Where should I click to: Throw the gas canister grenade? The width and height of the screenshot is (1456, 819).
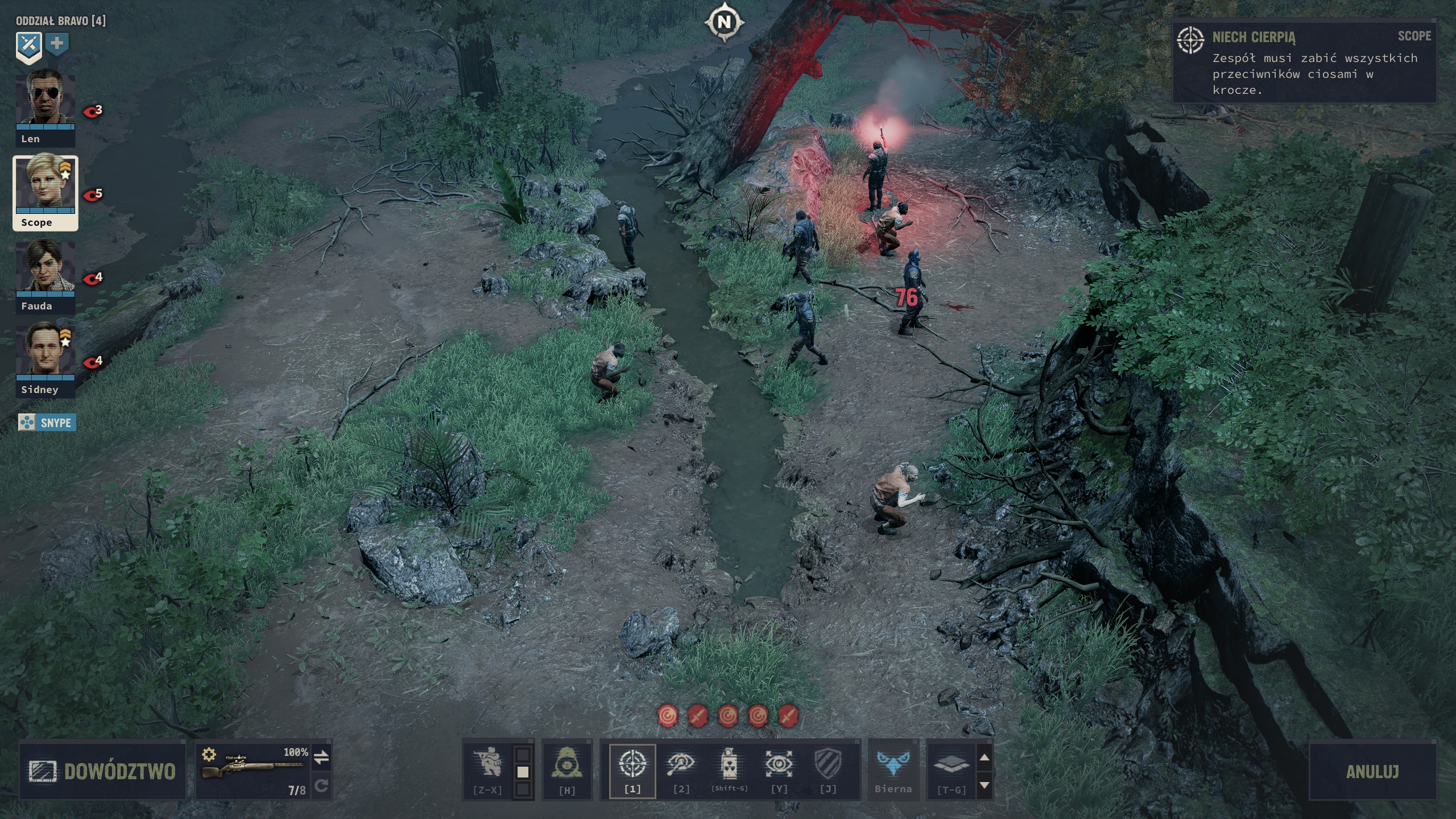tap(730, 766)
